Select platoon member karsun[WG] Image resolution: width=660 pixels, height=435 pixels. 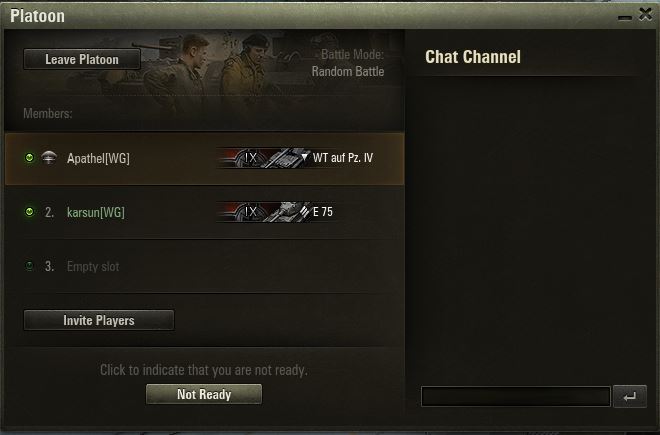click(96, 212)
